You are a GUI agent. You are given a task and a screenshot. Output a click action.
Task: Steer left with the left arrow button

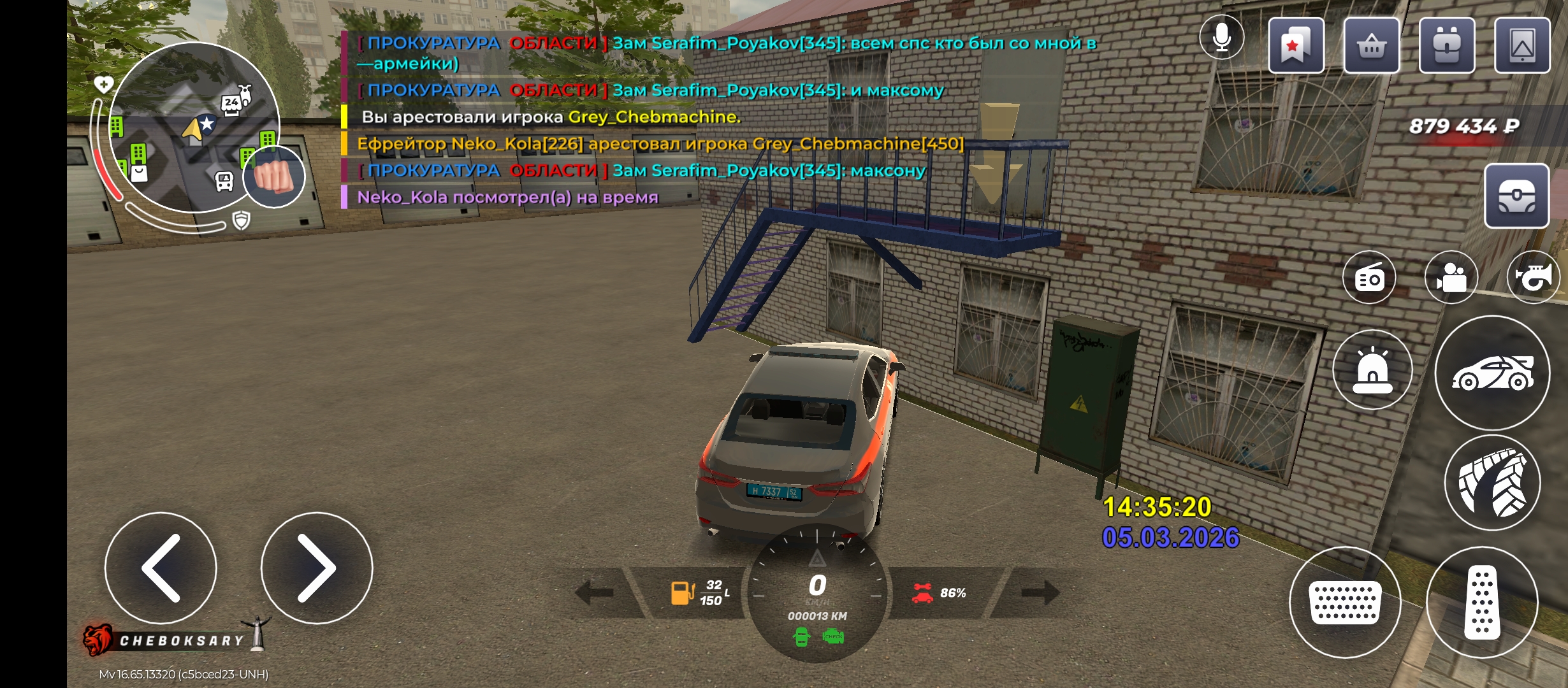pos(161,568)
